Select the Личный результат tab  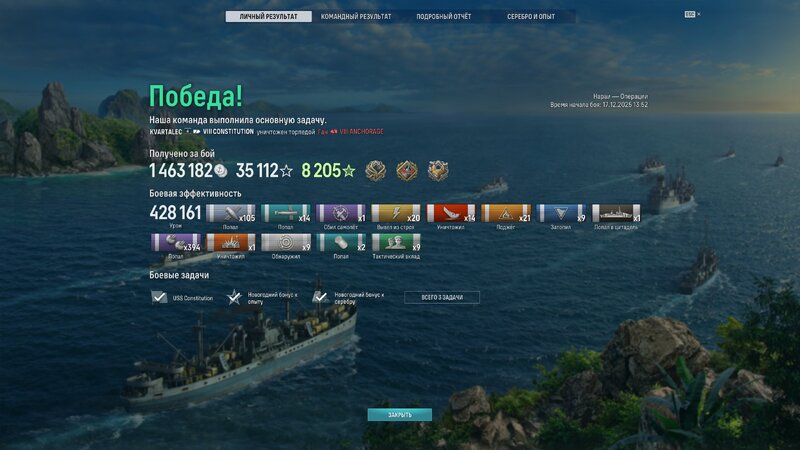268,17
